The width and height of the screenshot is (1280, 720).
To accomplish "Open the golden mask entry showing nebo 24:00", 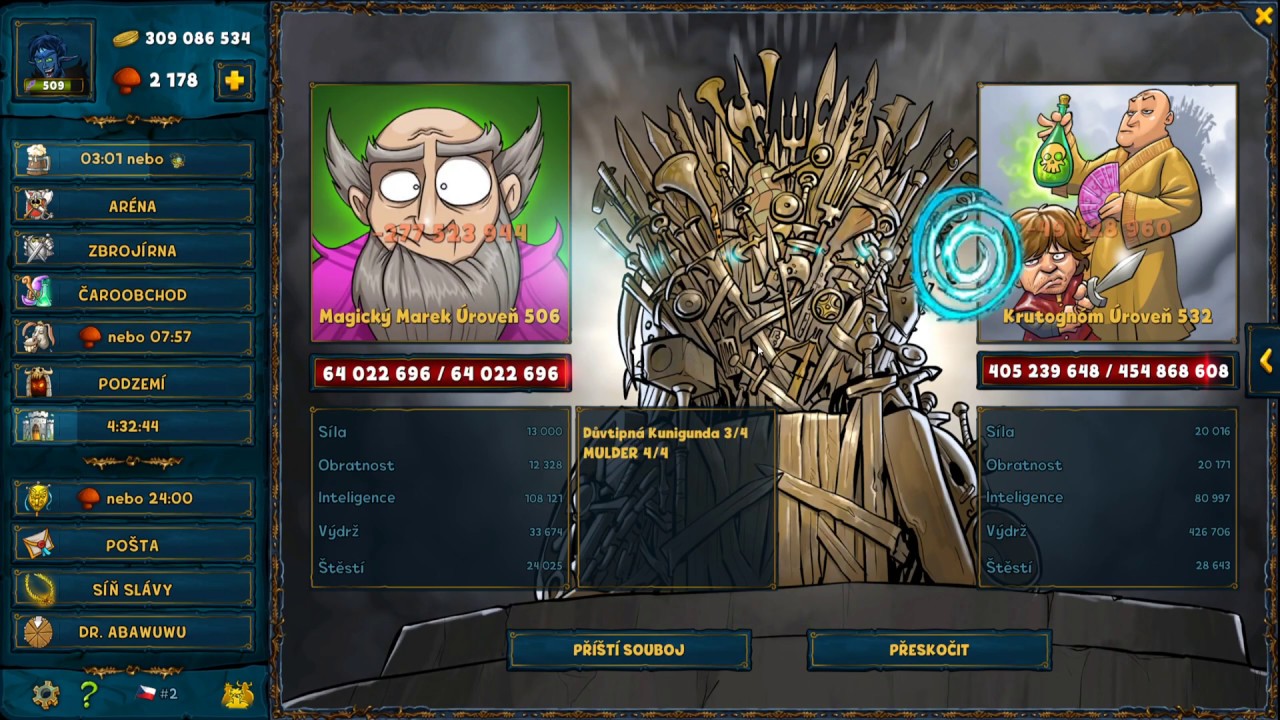I will (x=133, y=498).
